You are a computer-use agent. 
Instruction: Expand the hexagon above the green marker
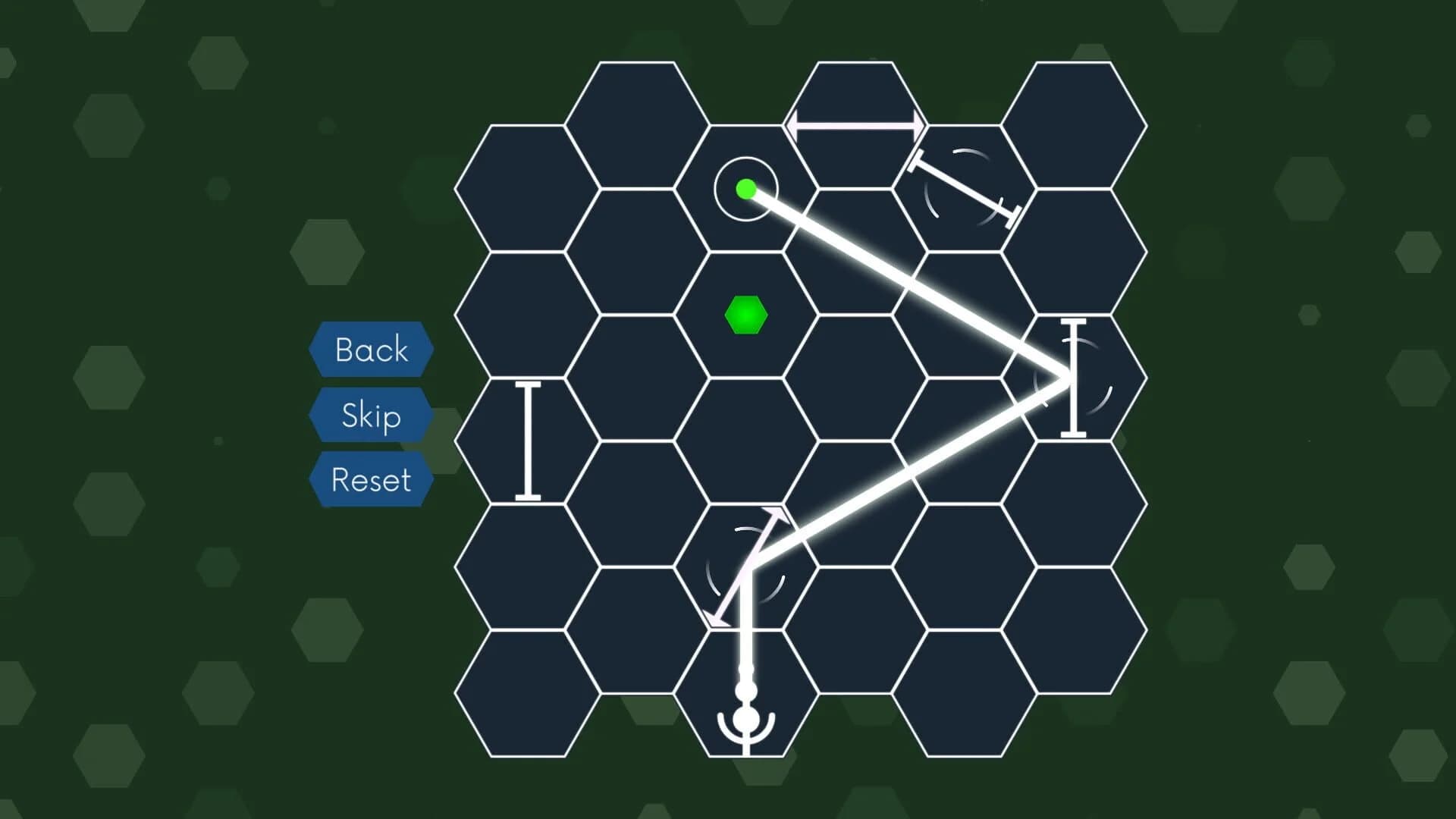tap(747, 188)
